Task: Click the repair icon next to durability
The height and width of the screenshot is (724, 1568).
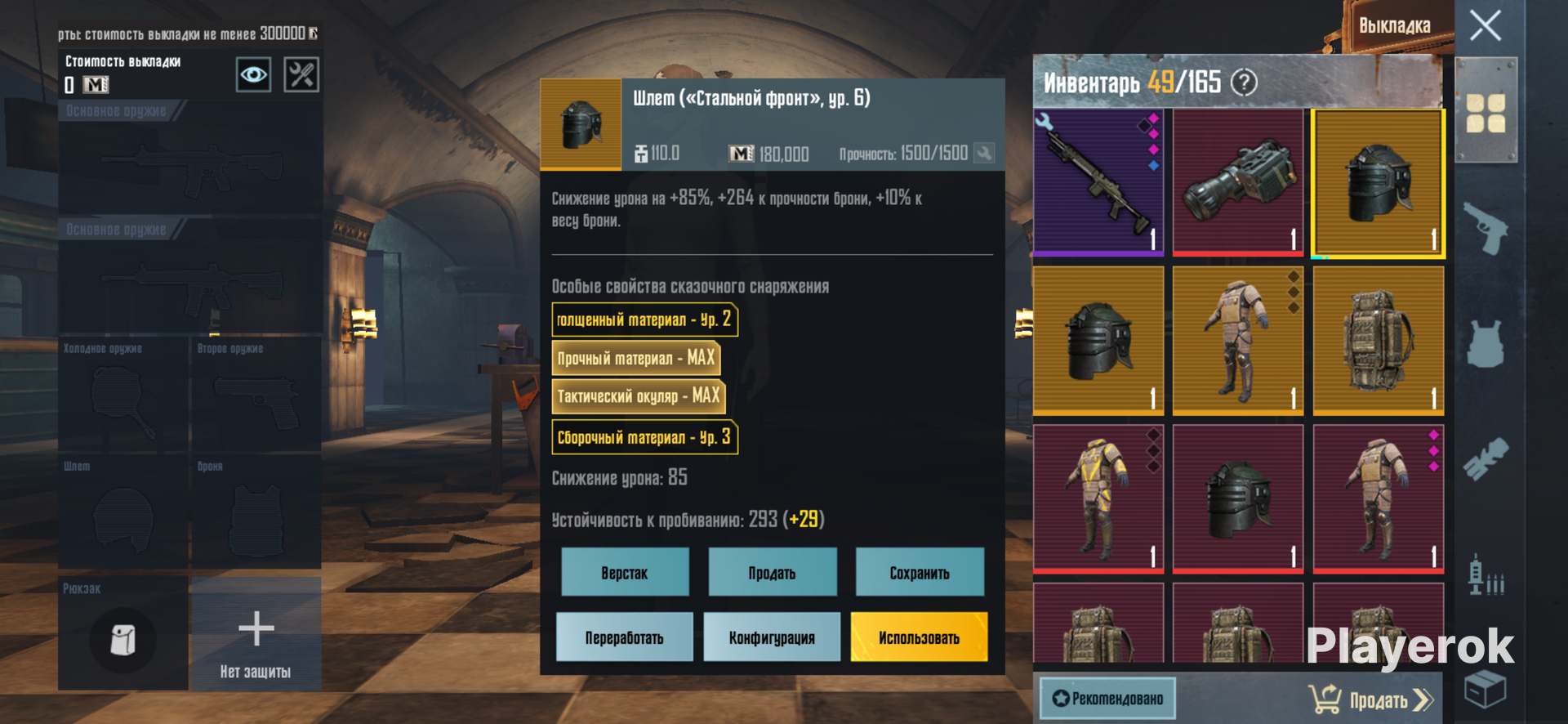Action: (985, 153)
